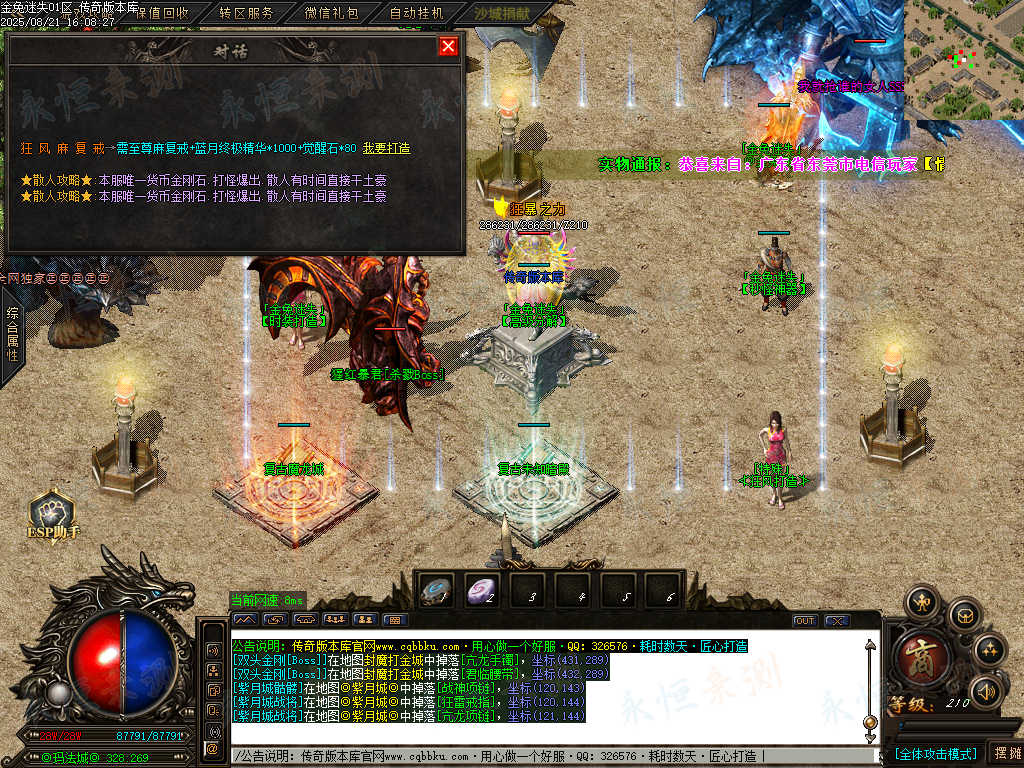Click the OUT button above chat
Screen dimensions: 1024x768
pyautogui.click(x=804, y=621)
